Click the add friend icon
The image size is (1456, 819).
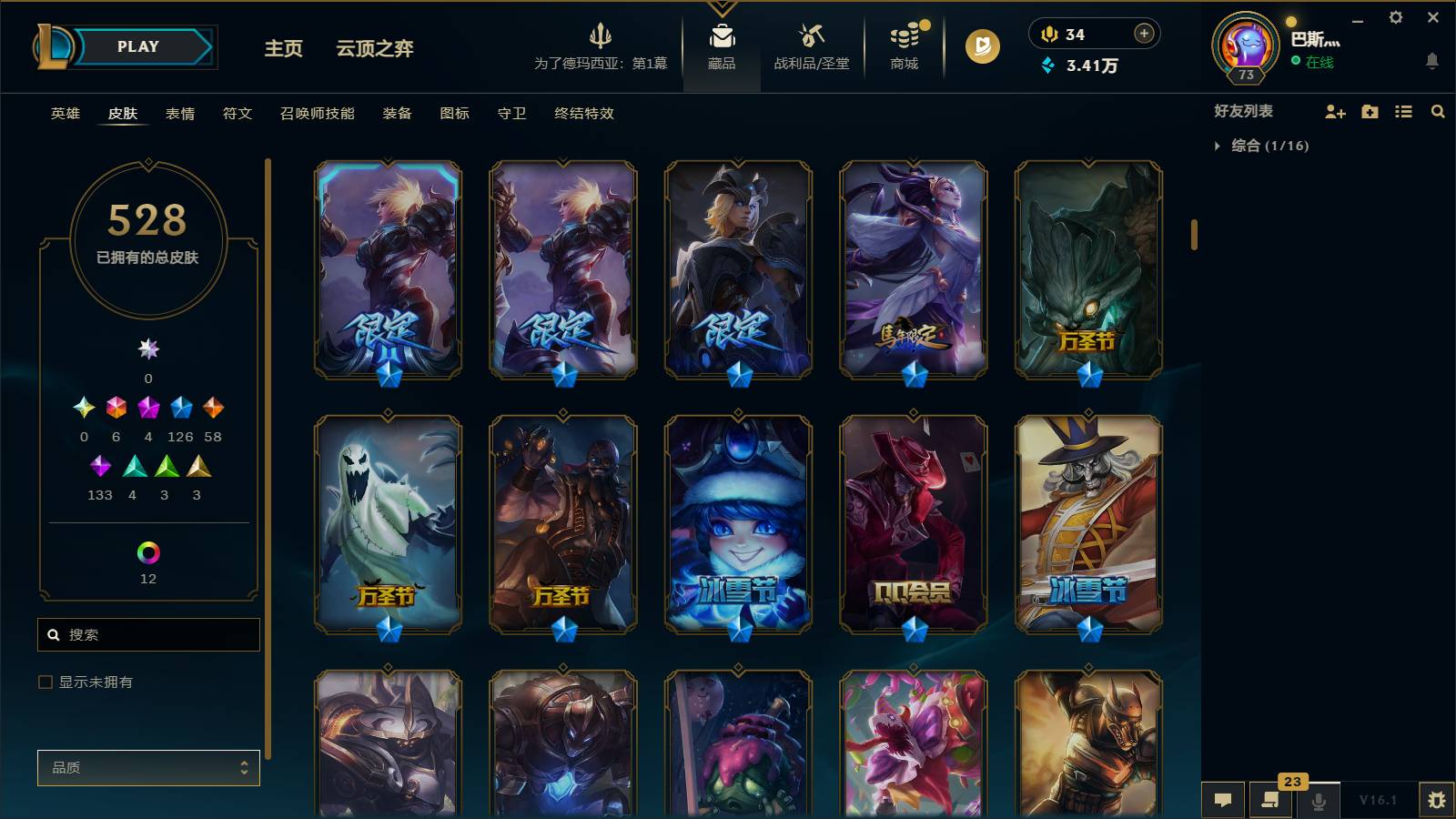point(1335,112)
